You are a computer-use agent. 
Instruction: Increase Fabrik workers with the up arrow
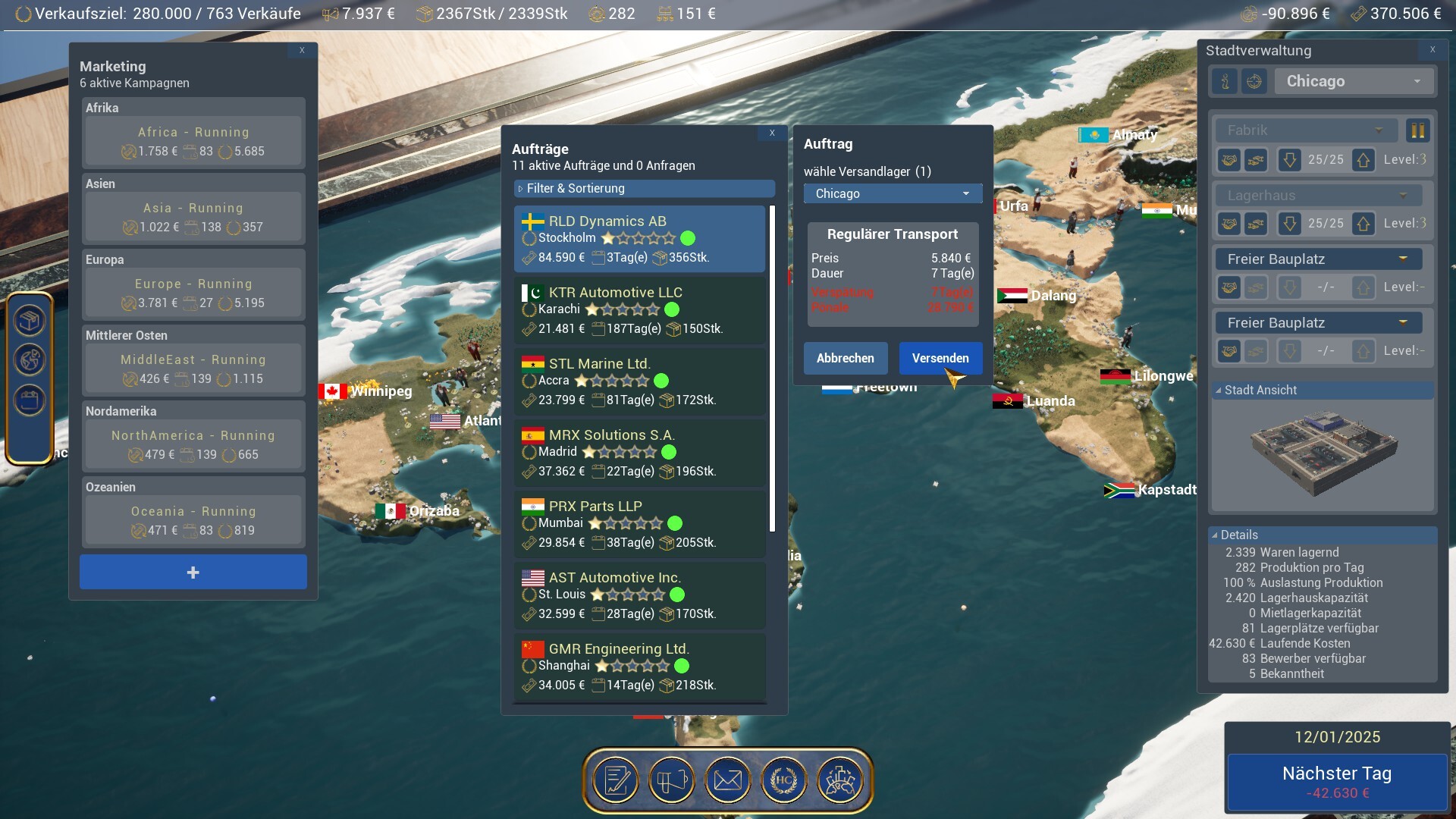click(x=1363, y=160)
